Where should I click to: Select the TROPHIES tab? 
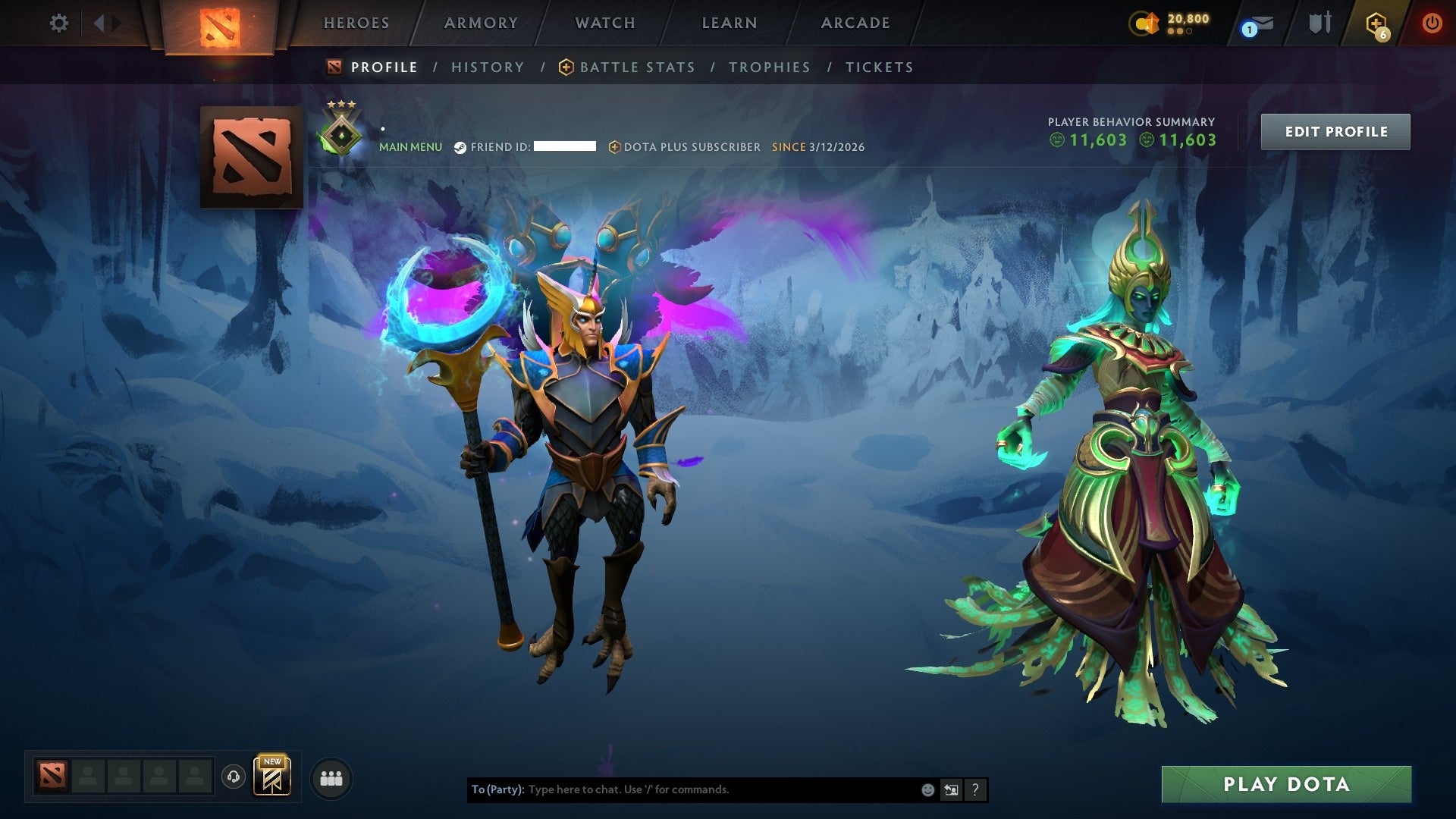[769, 67]
